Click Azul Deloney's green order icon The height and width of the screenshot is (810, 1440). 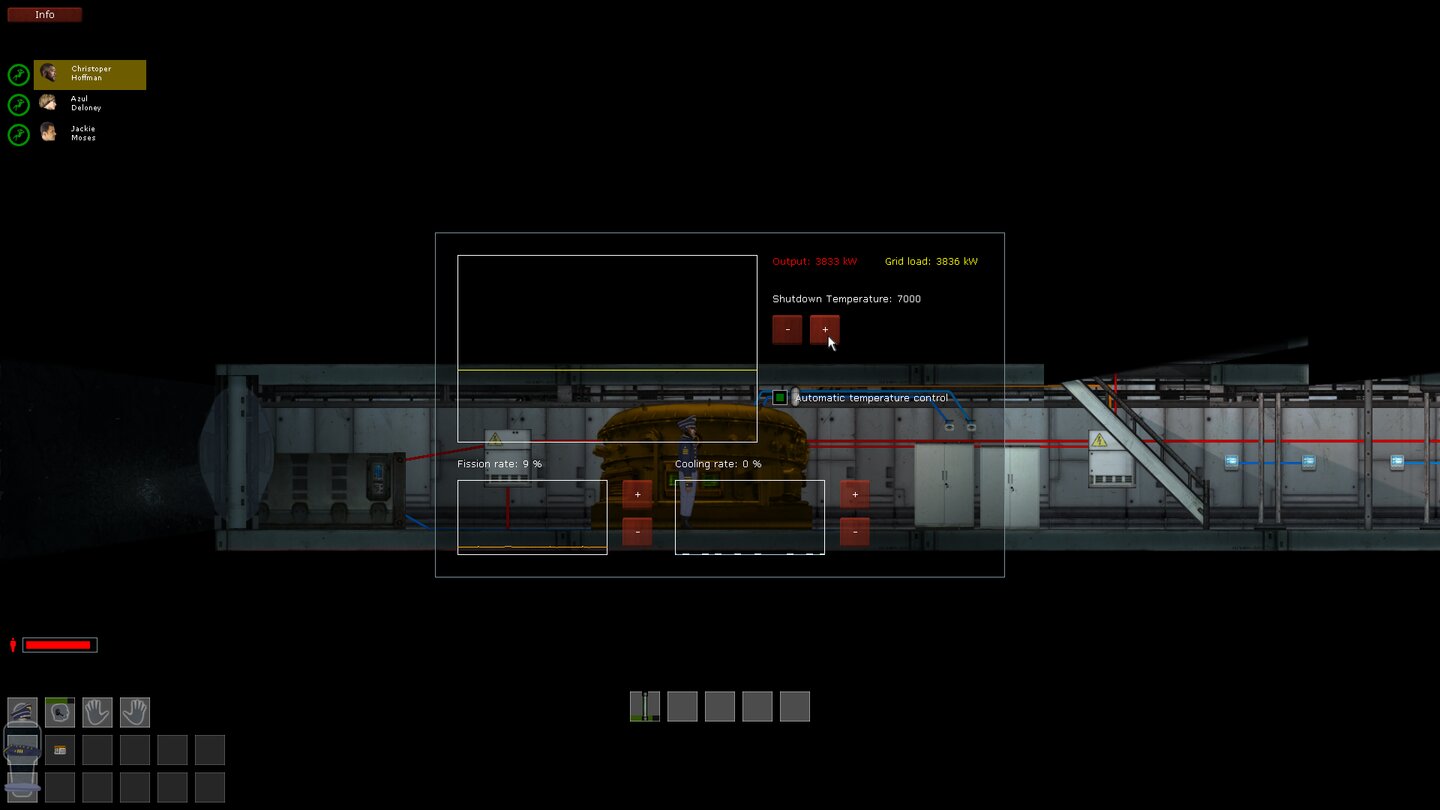pyautogui.click(x=18, y=104)
